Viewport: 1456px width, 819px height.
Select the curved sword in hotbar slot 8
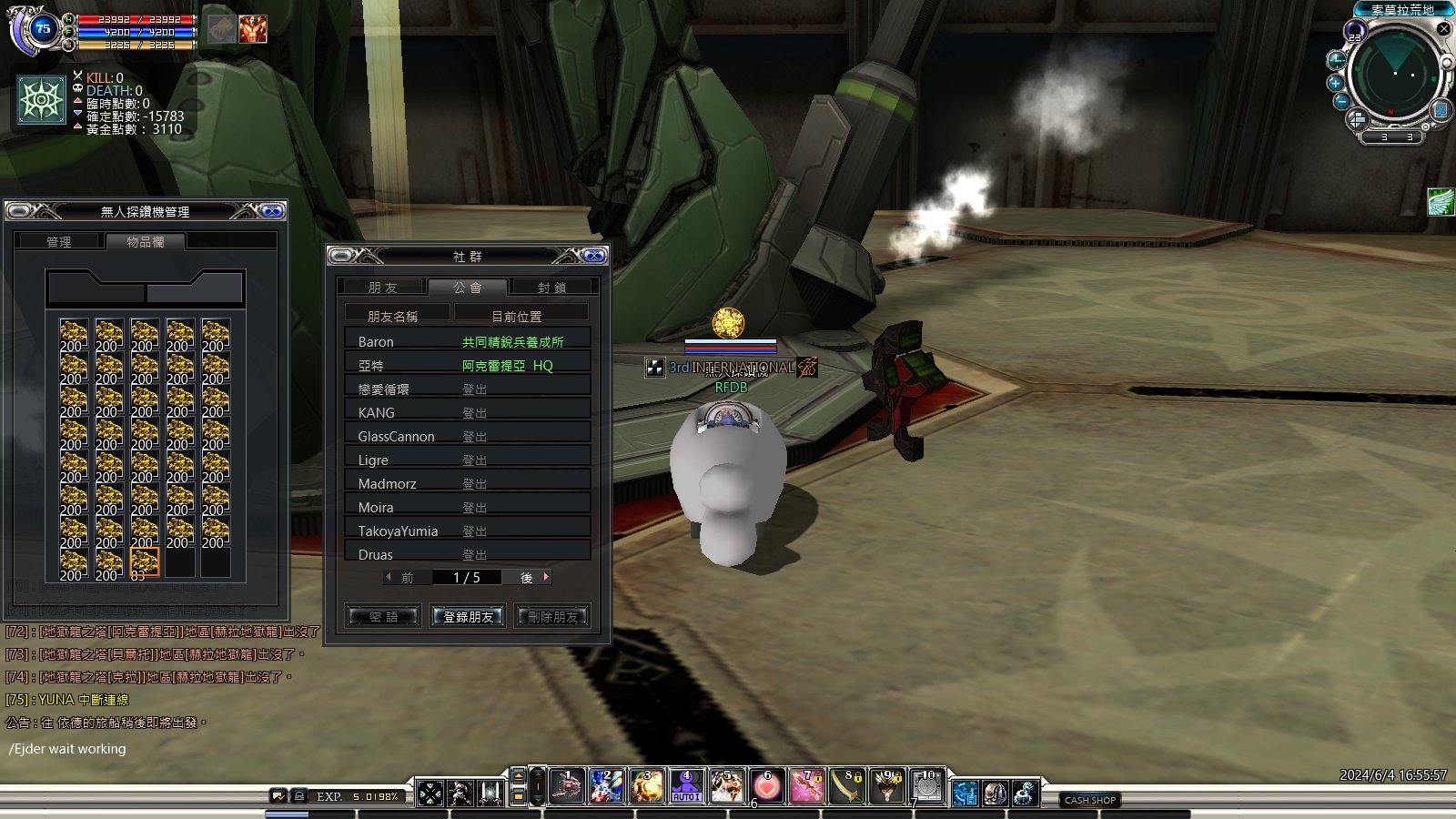(x=847, y=787)
